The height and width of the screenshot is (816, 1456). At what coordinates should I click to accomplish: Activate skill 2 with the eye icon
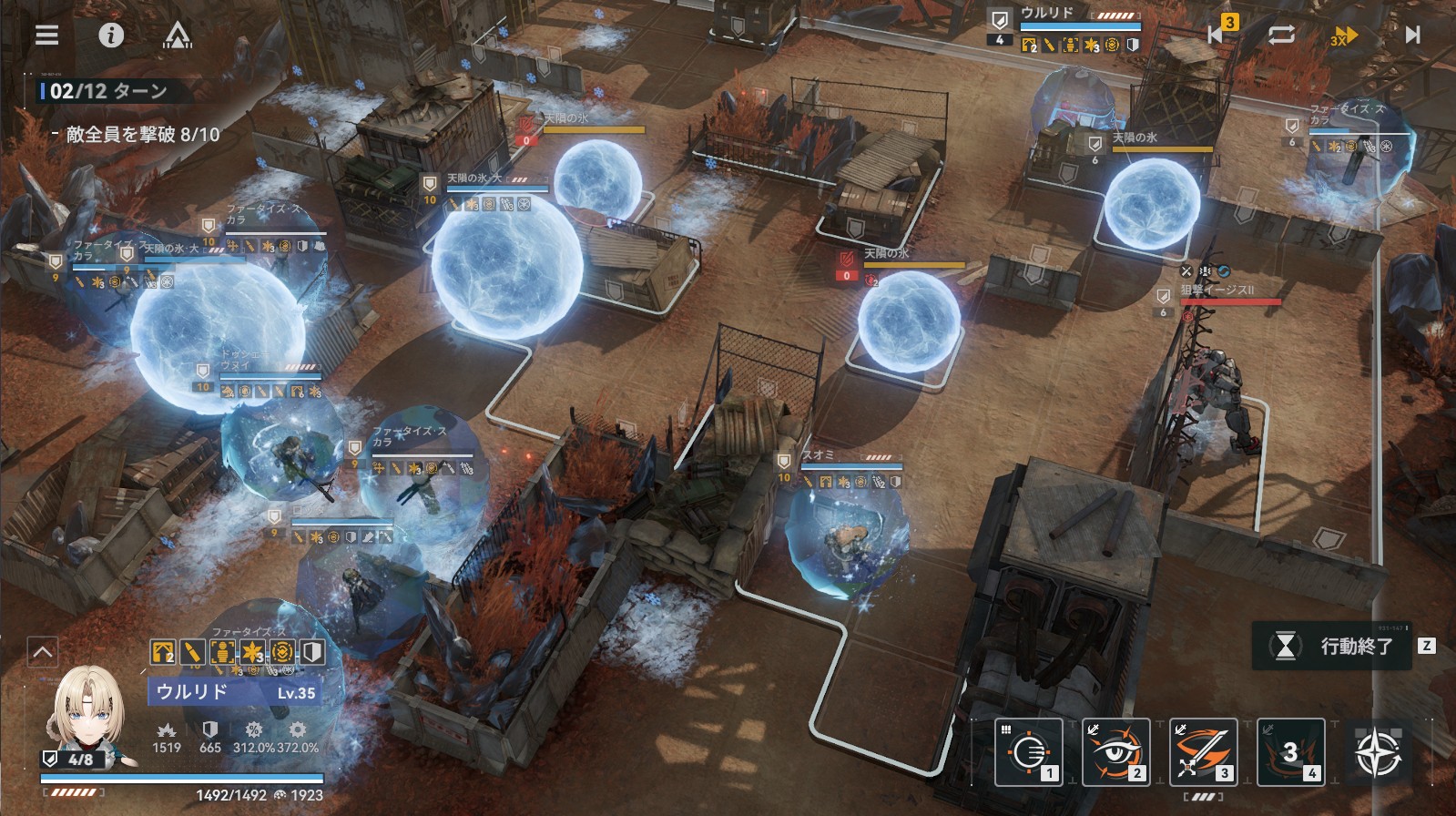click(1115, 752)
